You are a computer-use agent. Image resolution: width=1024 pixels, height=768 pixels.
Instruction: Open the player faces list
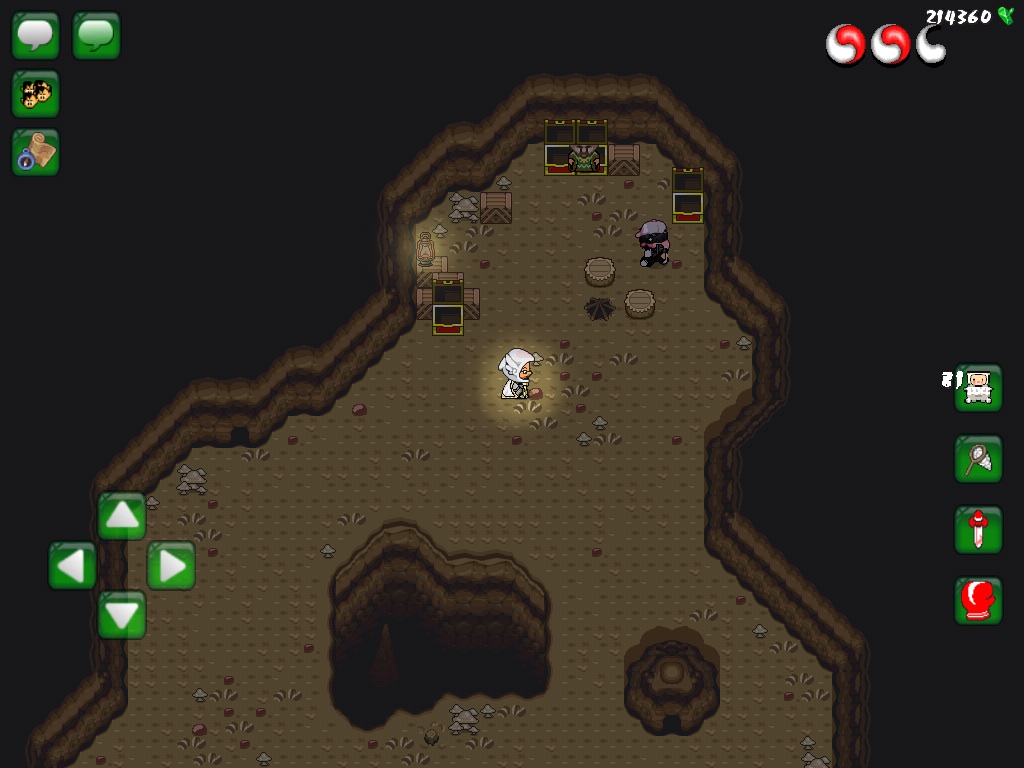[x=36, y=94]
